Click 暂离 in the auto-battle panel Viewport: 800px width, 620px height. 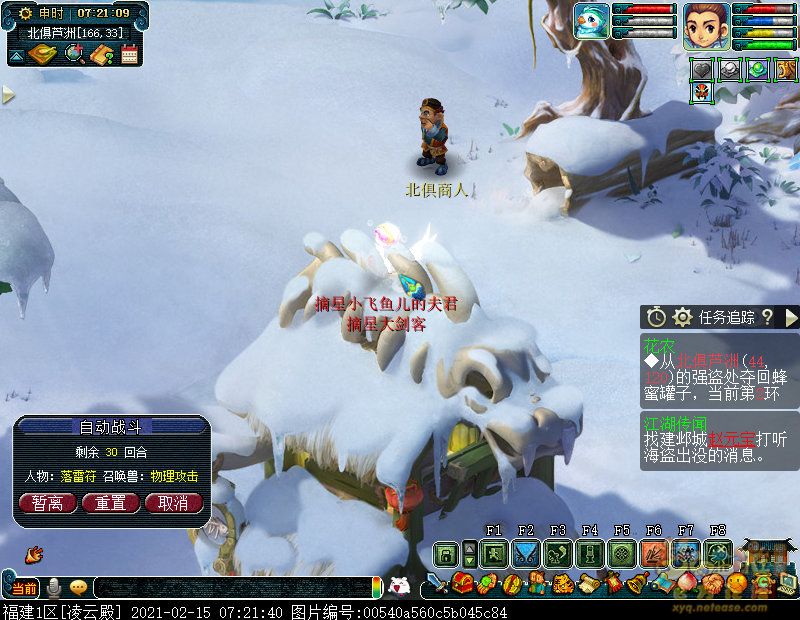(47, 503)
